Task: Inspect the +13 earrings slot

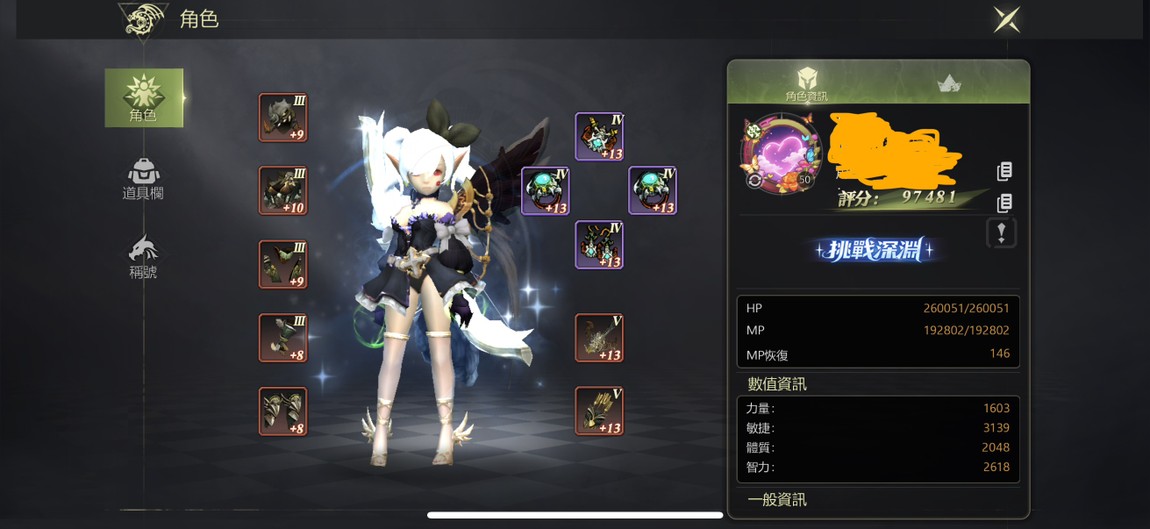Action: (600, 245)
